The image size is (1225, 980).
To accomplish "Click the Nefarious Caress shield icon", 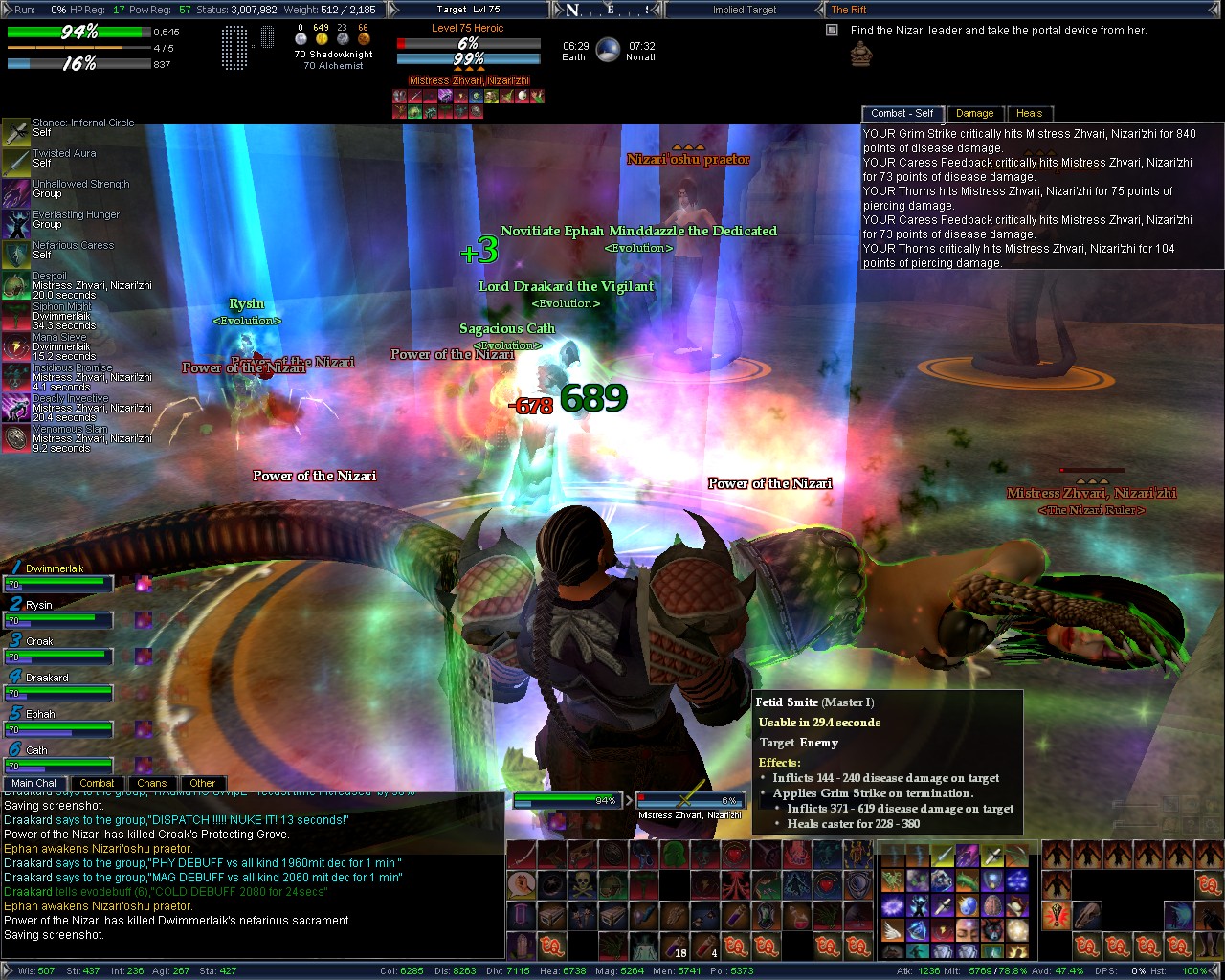I will tap(16, 255).
